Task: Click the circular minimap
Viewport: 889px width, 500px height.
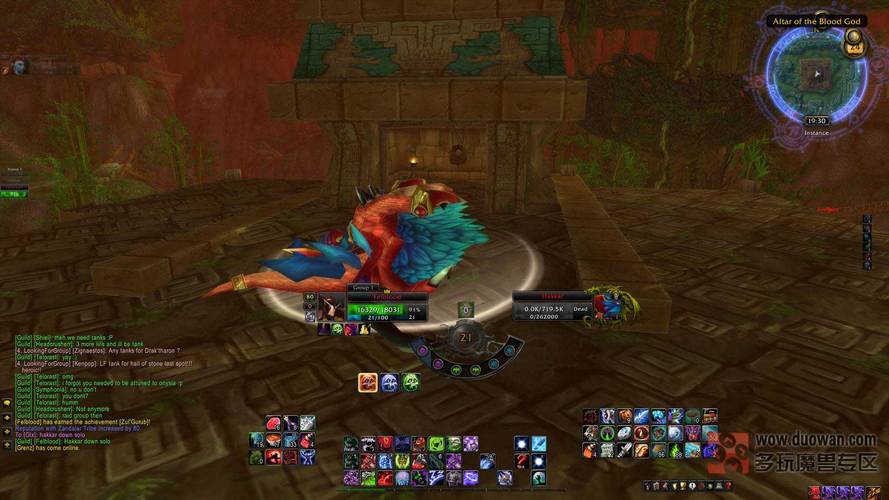Action: (818, 76)
